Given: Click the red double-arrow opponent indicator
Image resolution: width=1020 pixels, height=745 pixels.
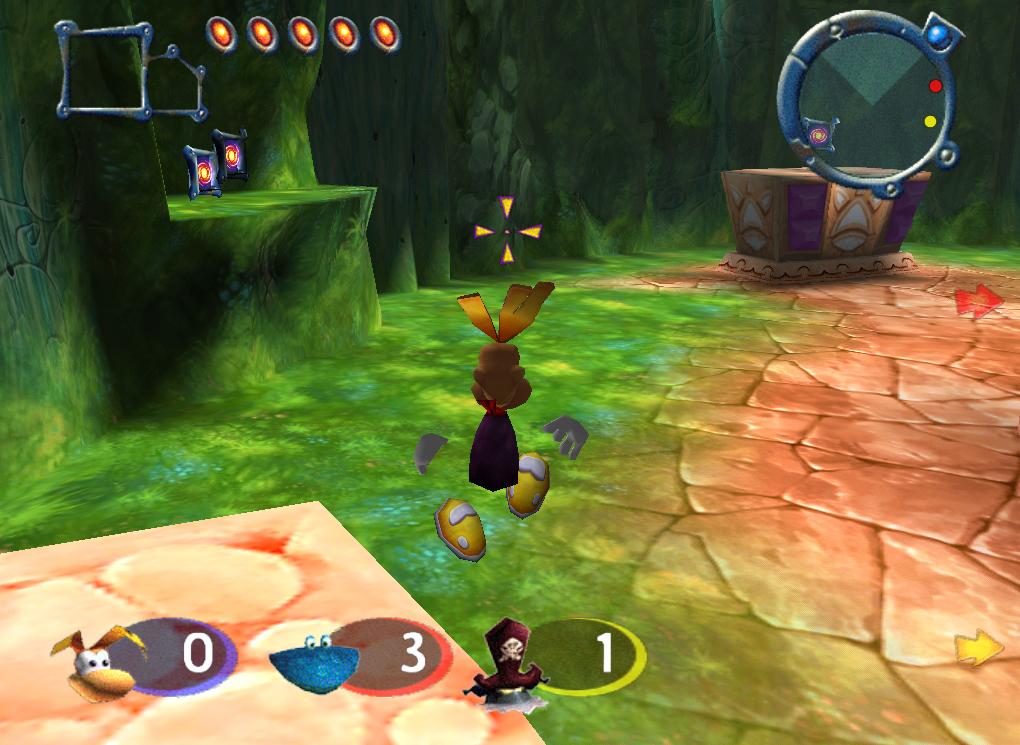Looking at the screenshot, I should 978,300.
